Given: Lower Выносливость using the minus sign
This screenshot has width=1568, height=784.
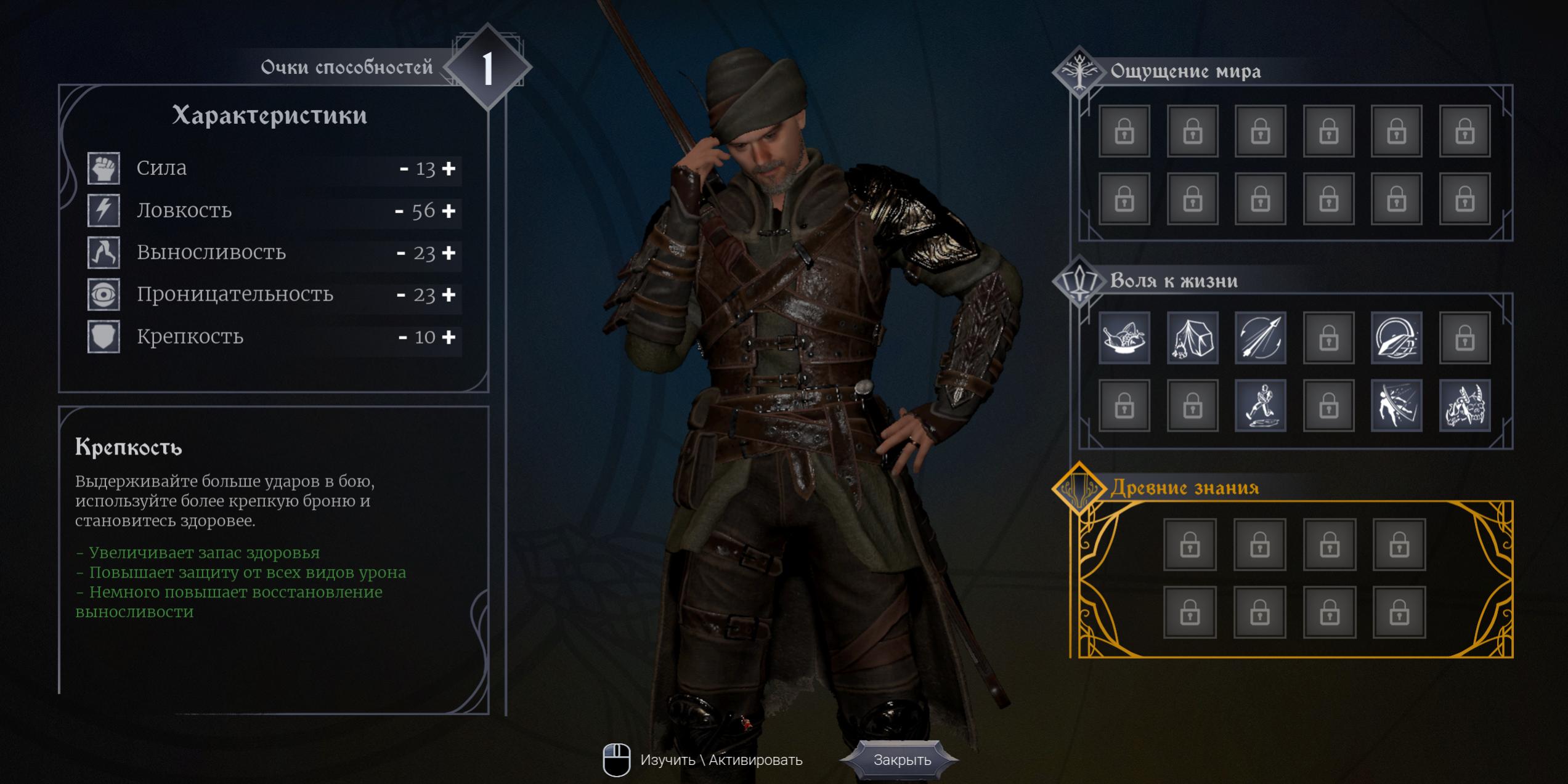Looking at the screenshot, I should pyautogui.click(x=401, y=253).
